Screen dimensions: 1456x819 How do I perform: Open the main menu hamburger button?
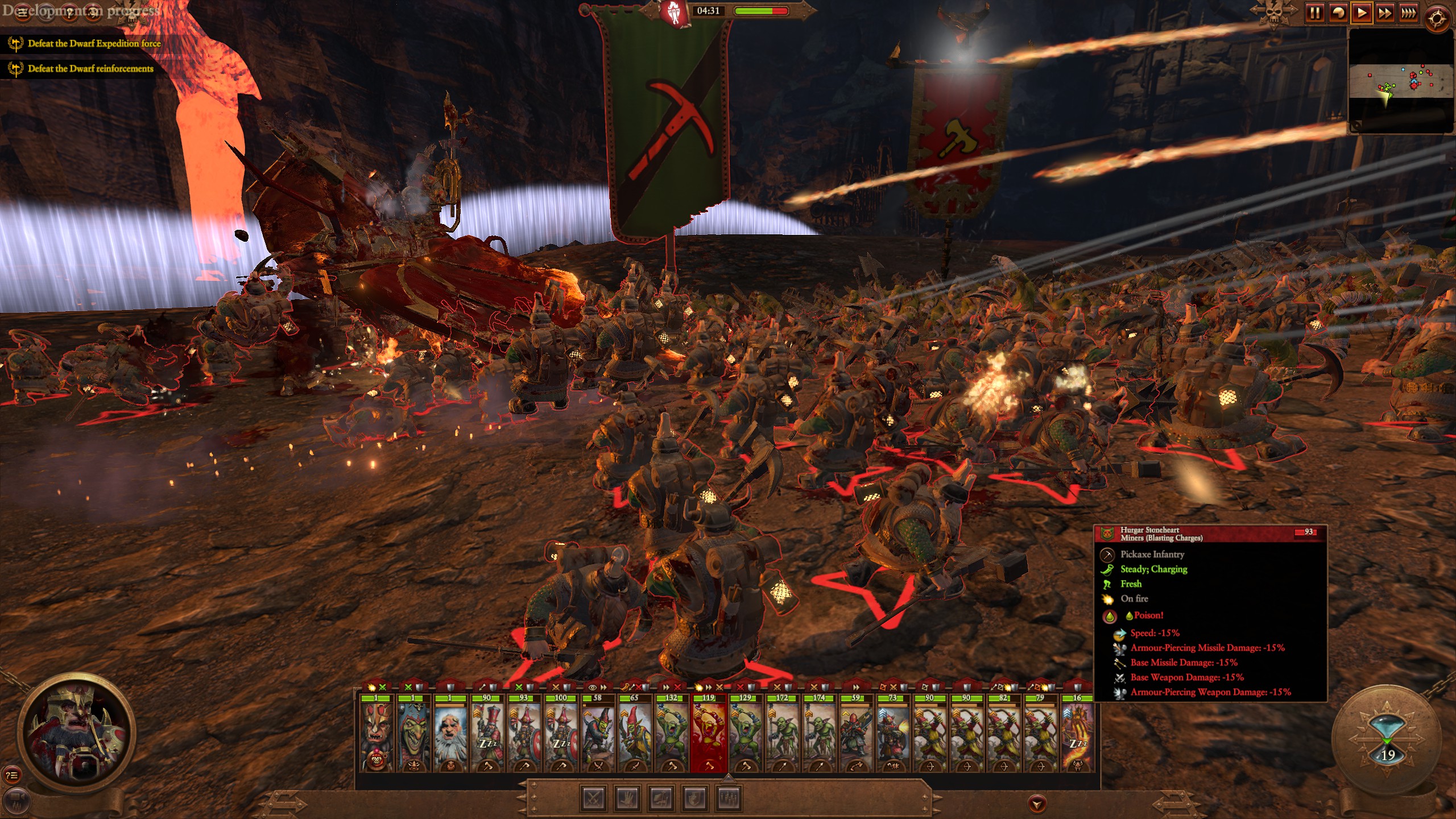pos(23,13)
